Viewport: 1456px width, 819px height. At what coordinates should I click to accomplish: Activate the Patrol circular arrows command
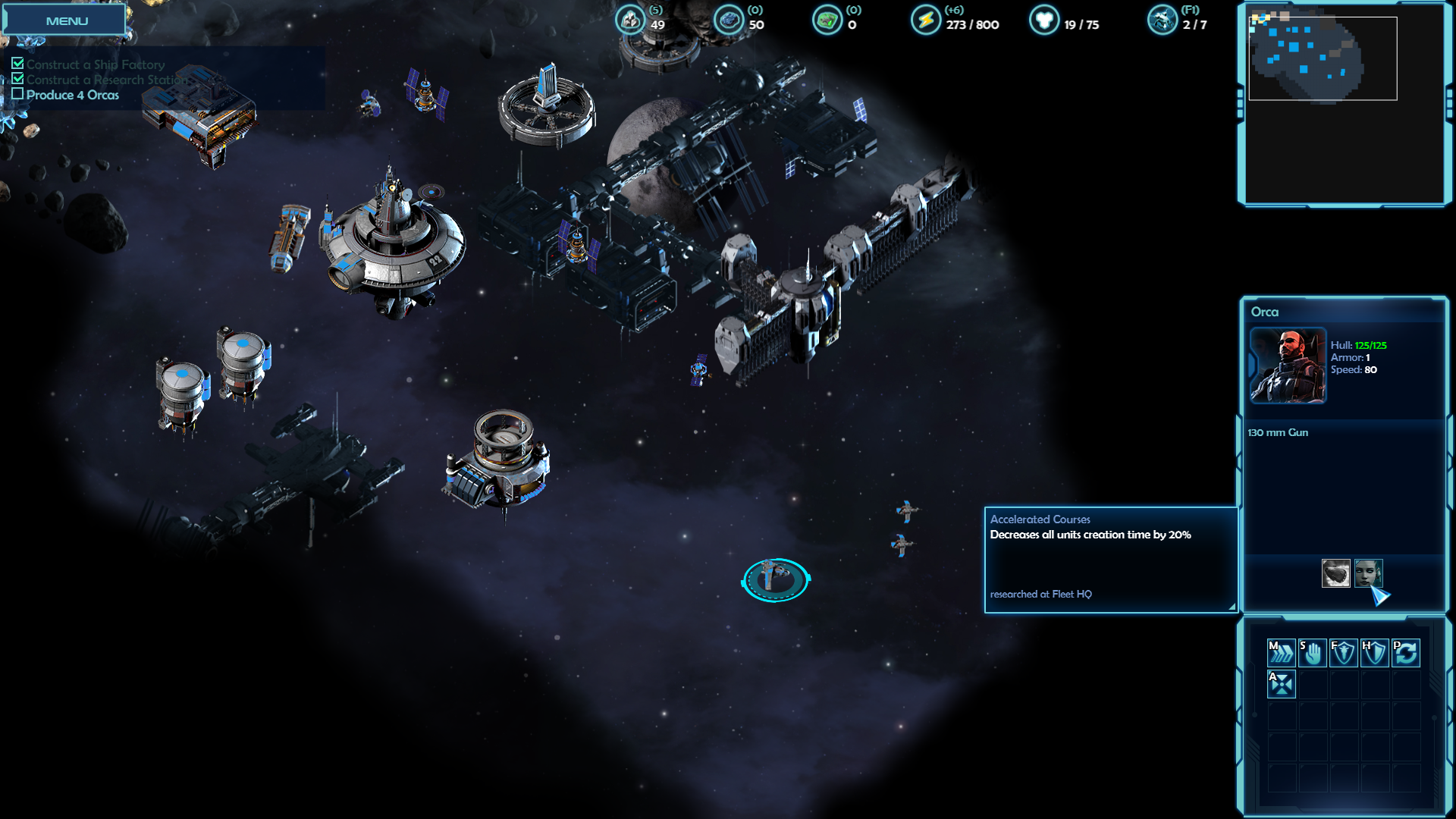tap(1405, 652)
